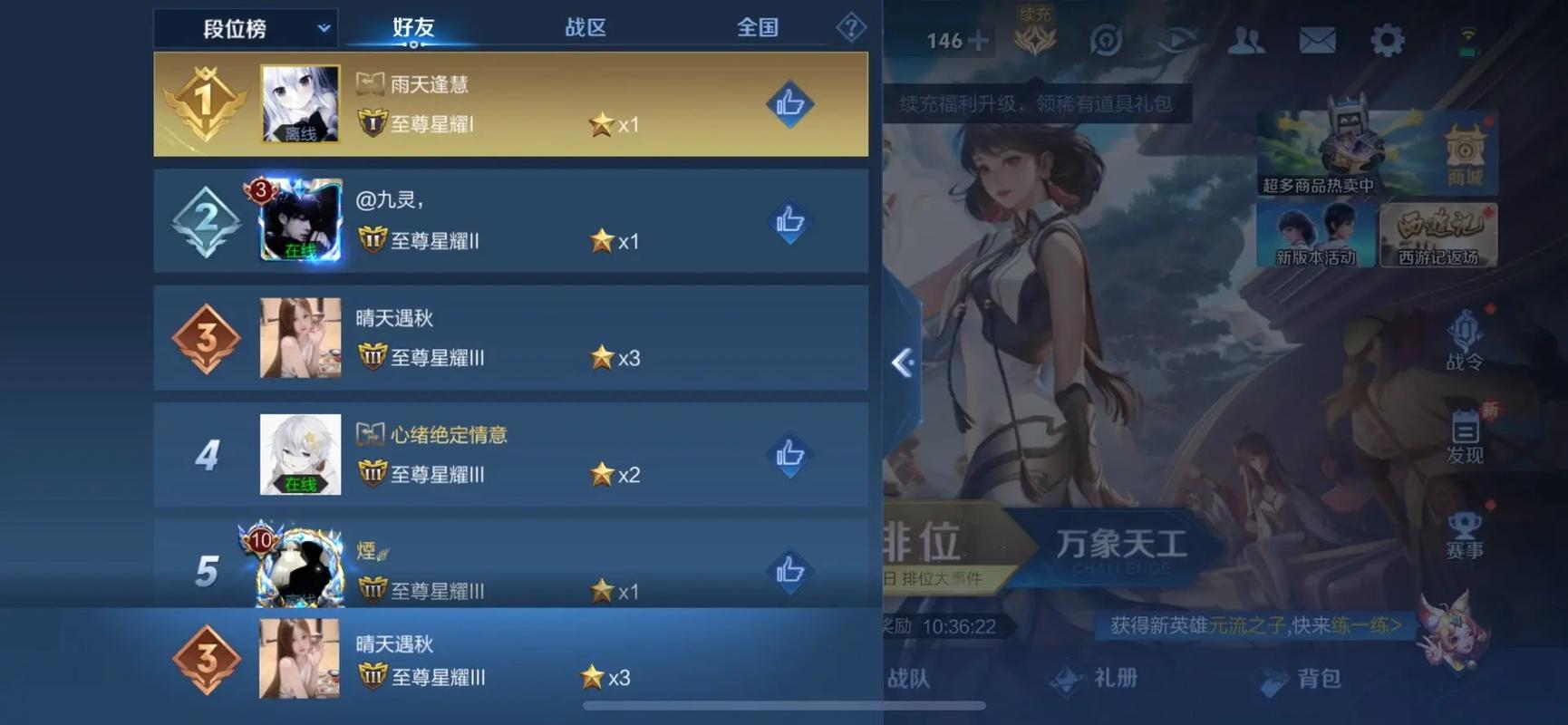The image size is (1568, 725).
Task: View 晴天遇秋's avatar thumbnail
Action: pos(299,338)
